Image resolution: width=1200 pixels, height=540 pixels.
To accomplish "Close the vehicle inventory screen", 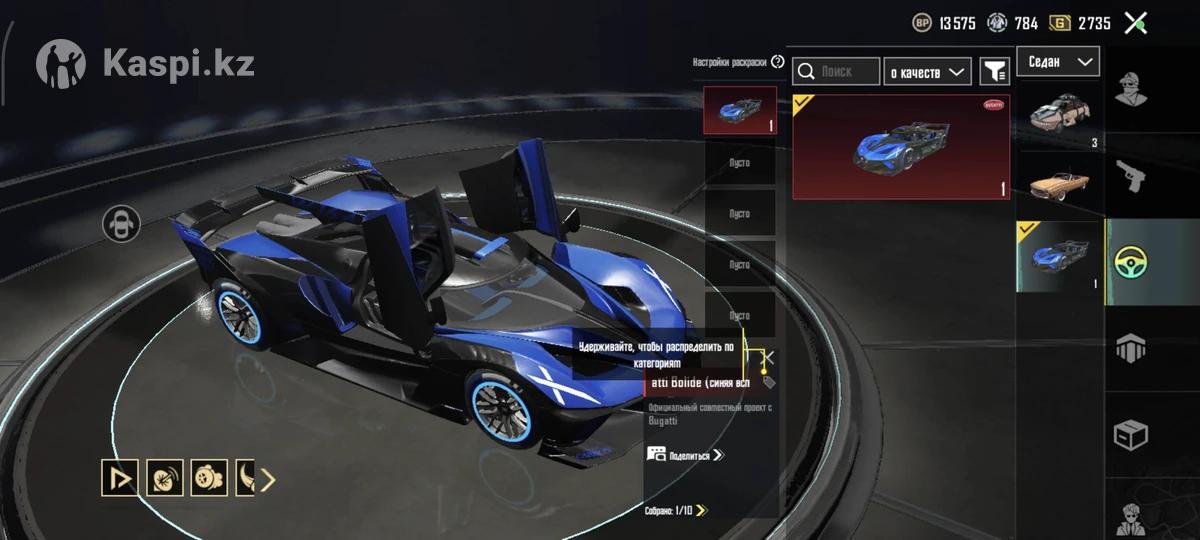I will click(1135, 23).
